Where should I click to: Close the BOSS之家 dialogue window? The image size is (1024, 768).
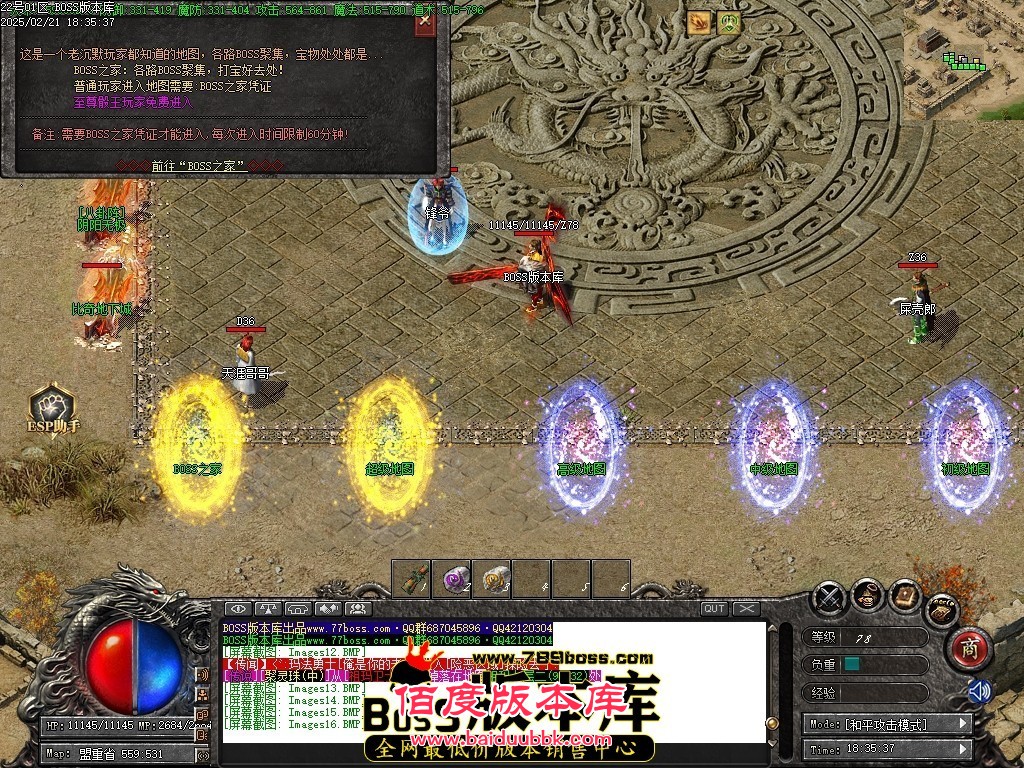425,19
